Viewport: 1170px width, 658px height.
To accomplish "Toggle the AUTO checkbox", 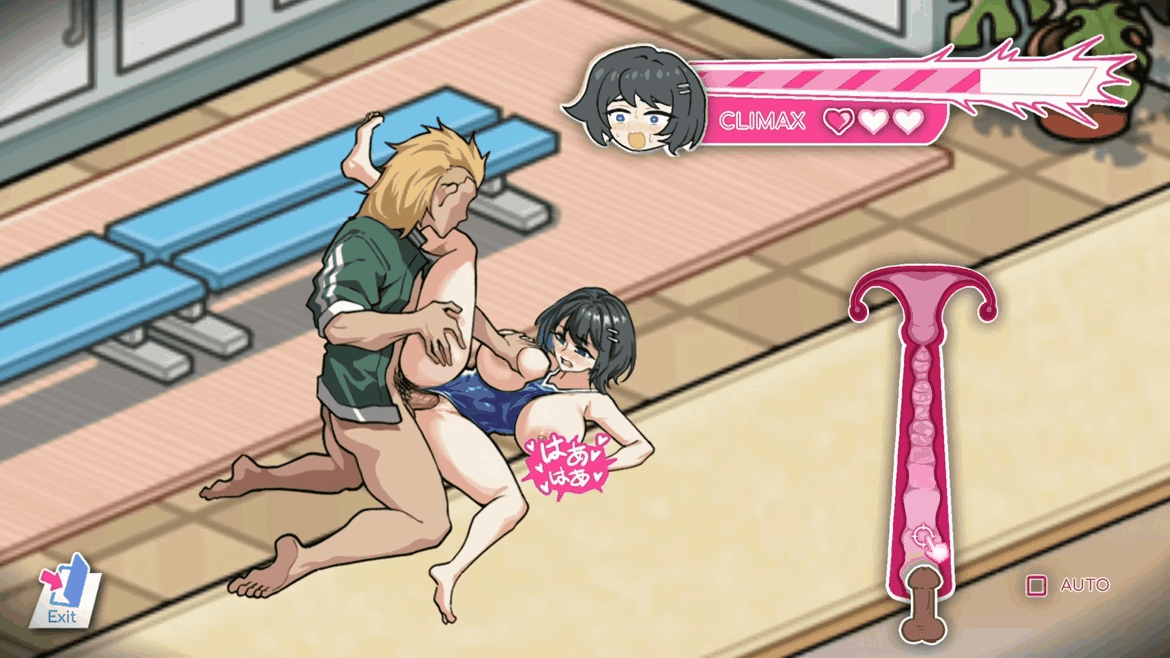I will pos(1037,585).
